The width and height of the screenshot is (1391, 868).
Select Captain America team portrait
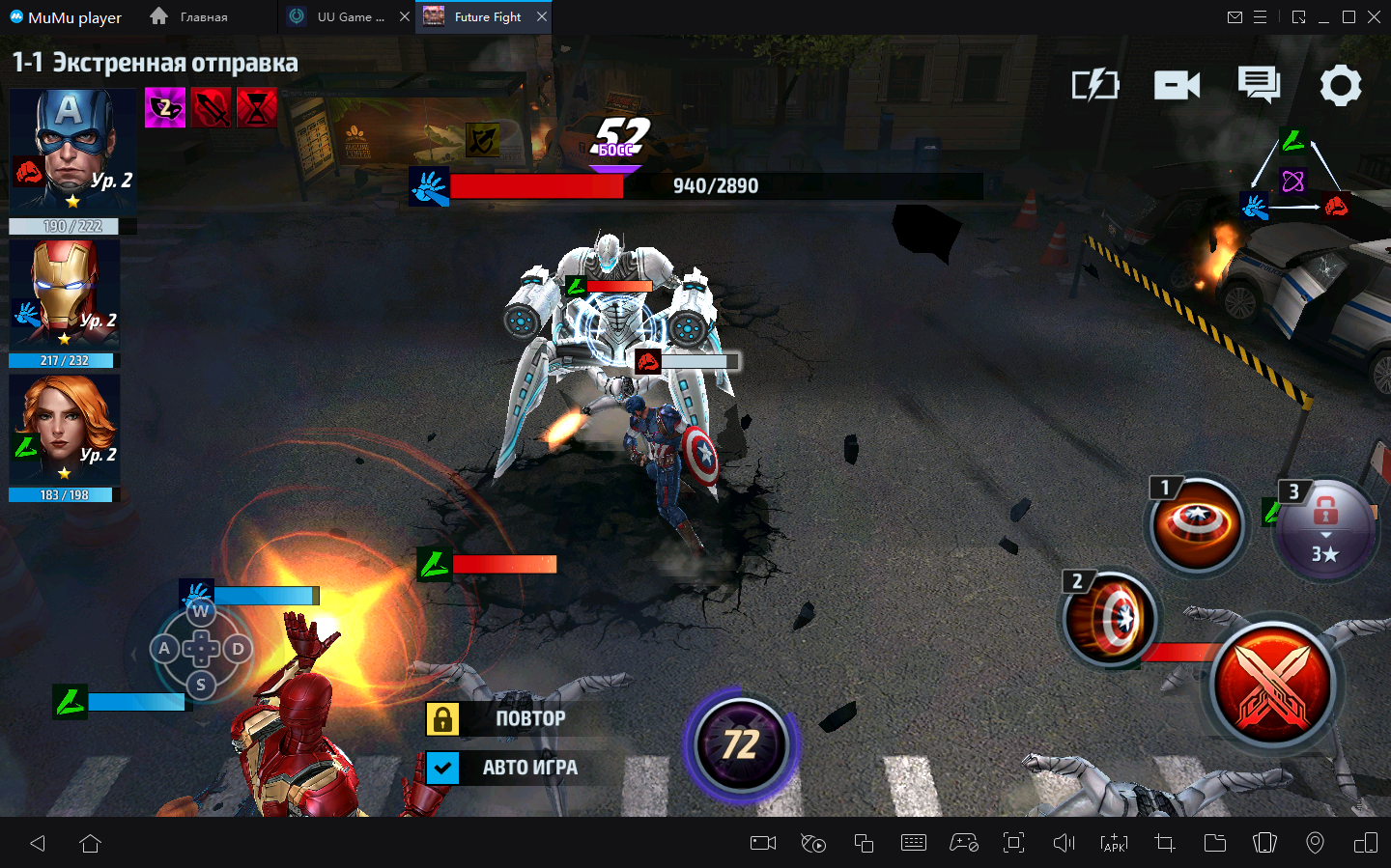[x=72, y=151]
